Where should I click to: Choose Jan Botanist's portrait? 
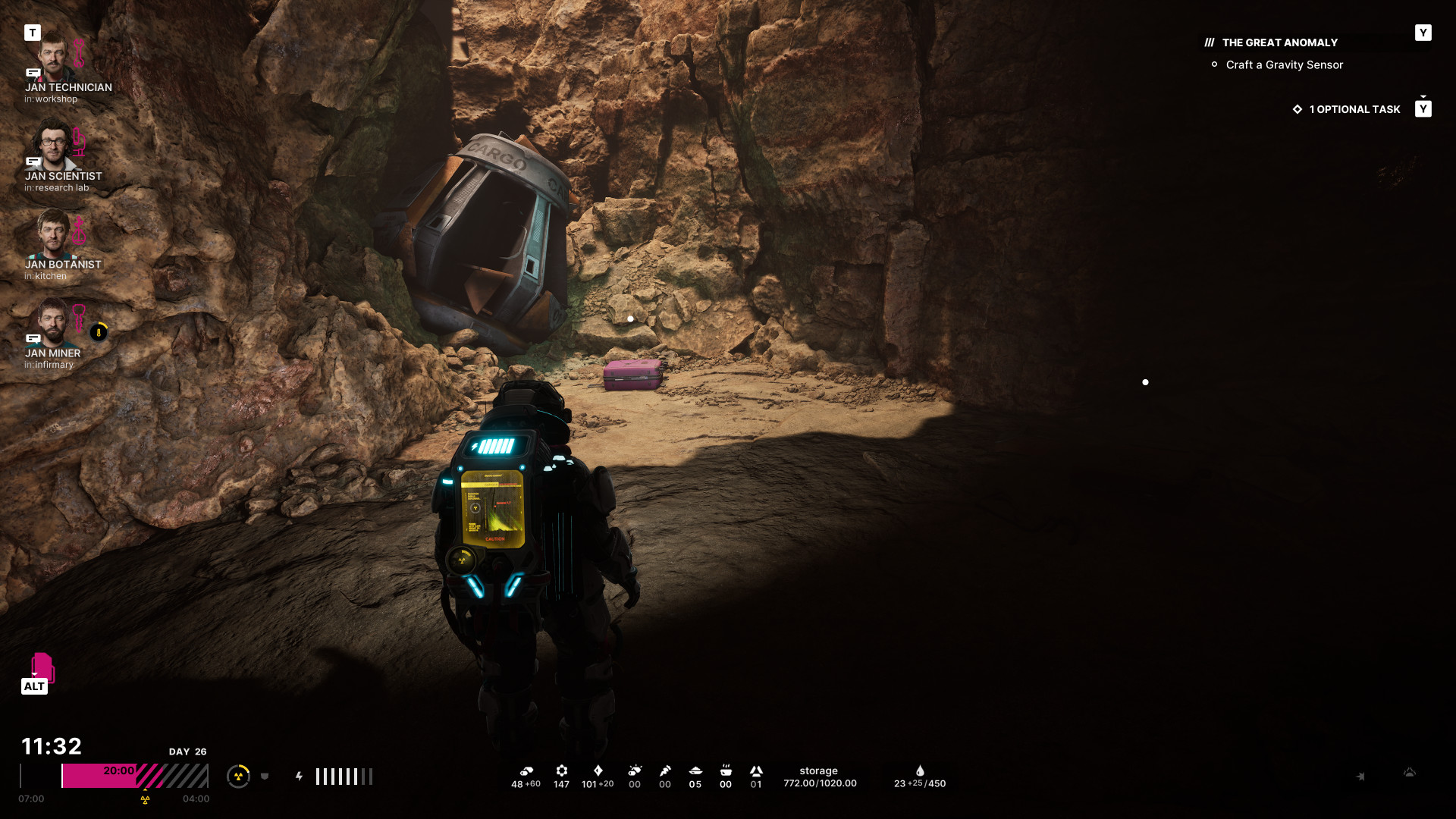(x=53, y=234)
